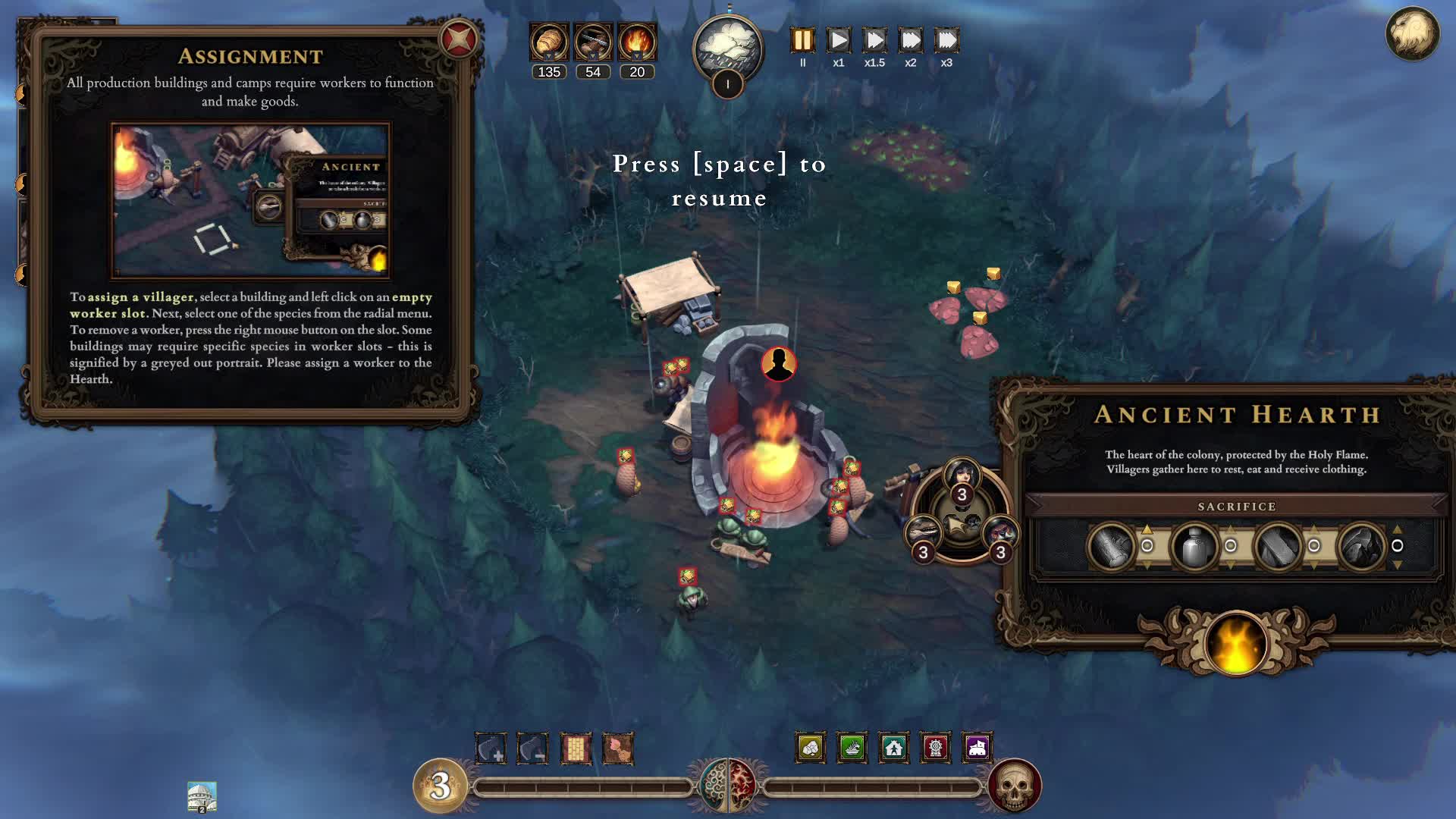Raise the last sacrifice quantity with upper arrow
Screen dimensions: 1456x819
coord(1398,529)
